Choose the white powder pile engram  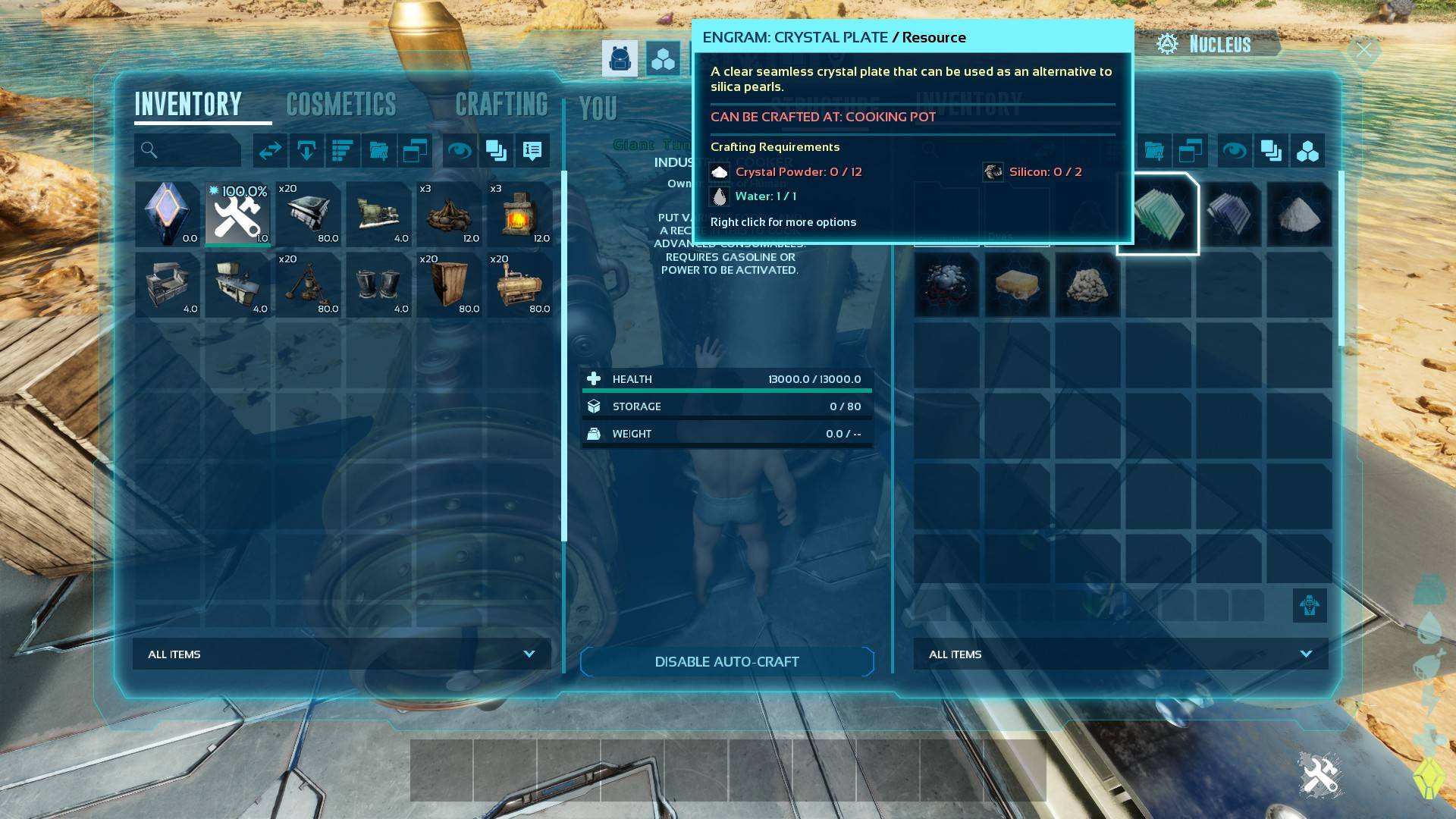point(1299,215)
